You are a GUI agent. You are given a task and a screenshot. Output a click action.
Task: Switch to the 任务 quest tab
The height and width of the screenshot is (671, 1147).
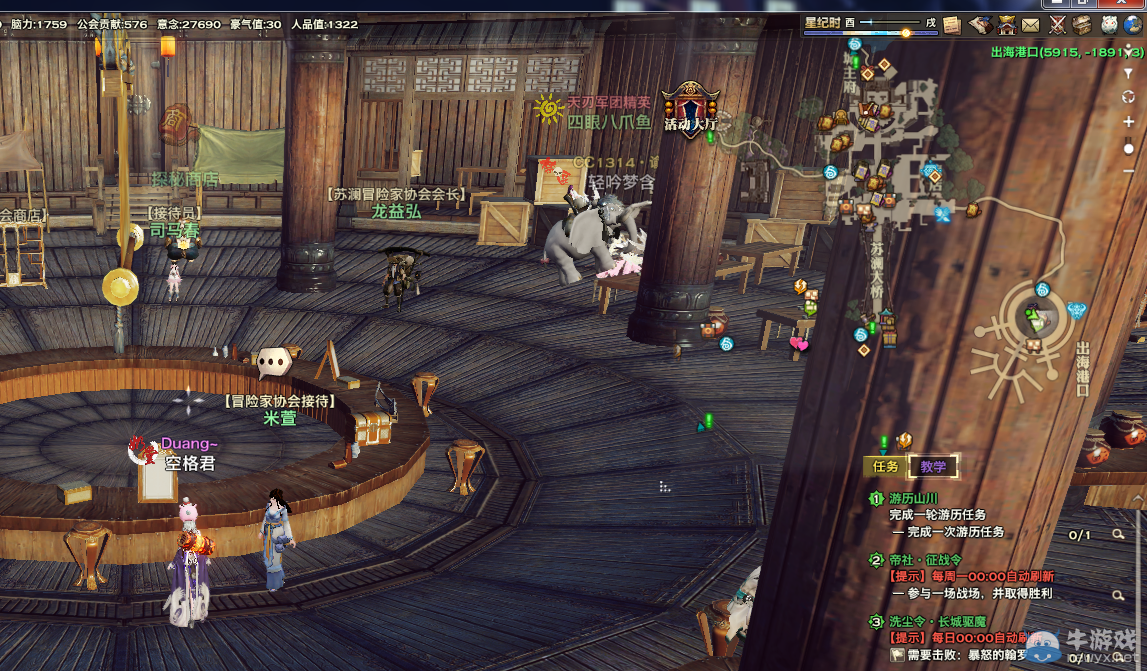click(886, 466)
